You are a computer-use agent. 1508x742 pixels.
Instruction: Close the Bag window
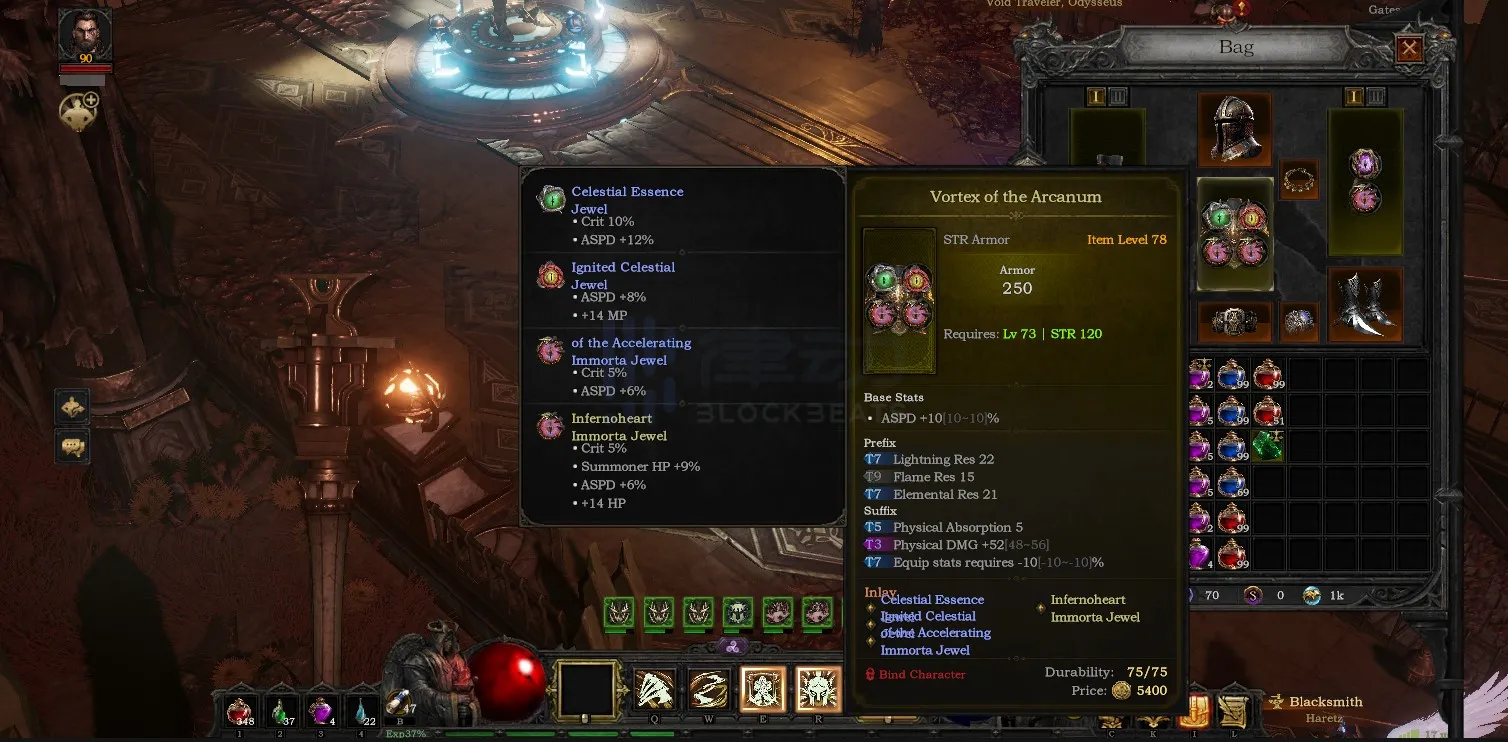tap(1409, 48)
